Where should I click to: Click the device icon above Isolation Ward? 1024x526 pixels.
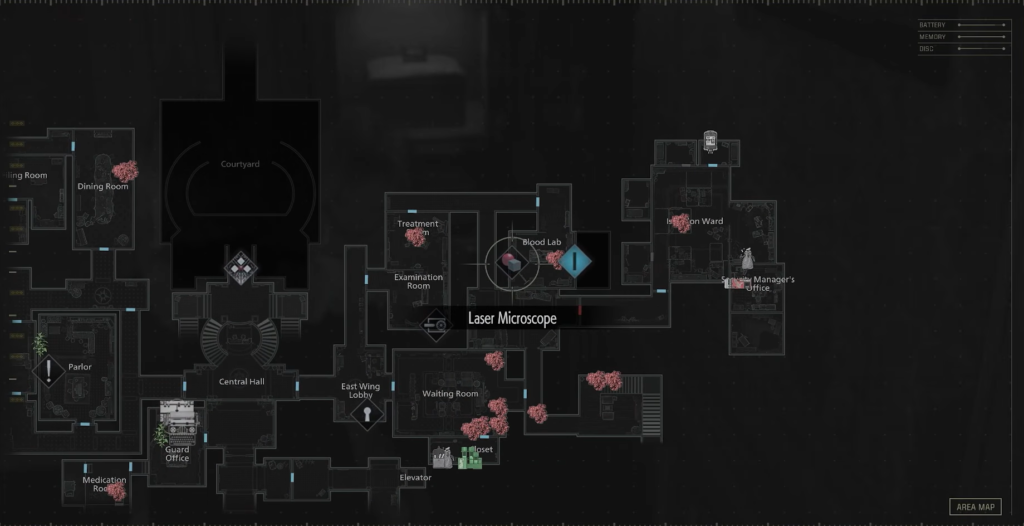pos(710,141)
